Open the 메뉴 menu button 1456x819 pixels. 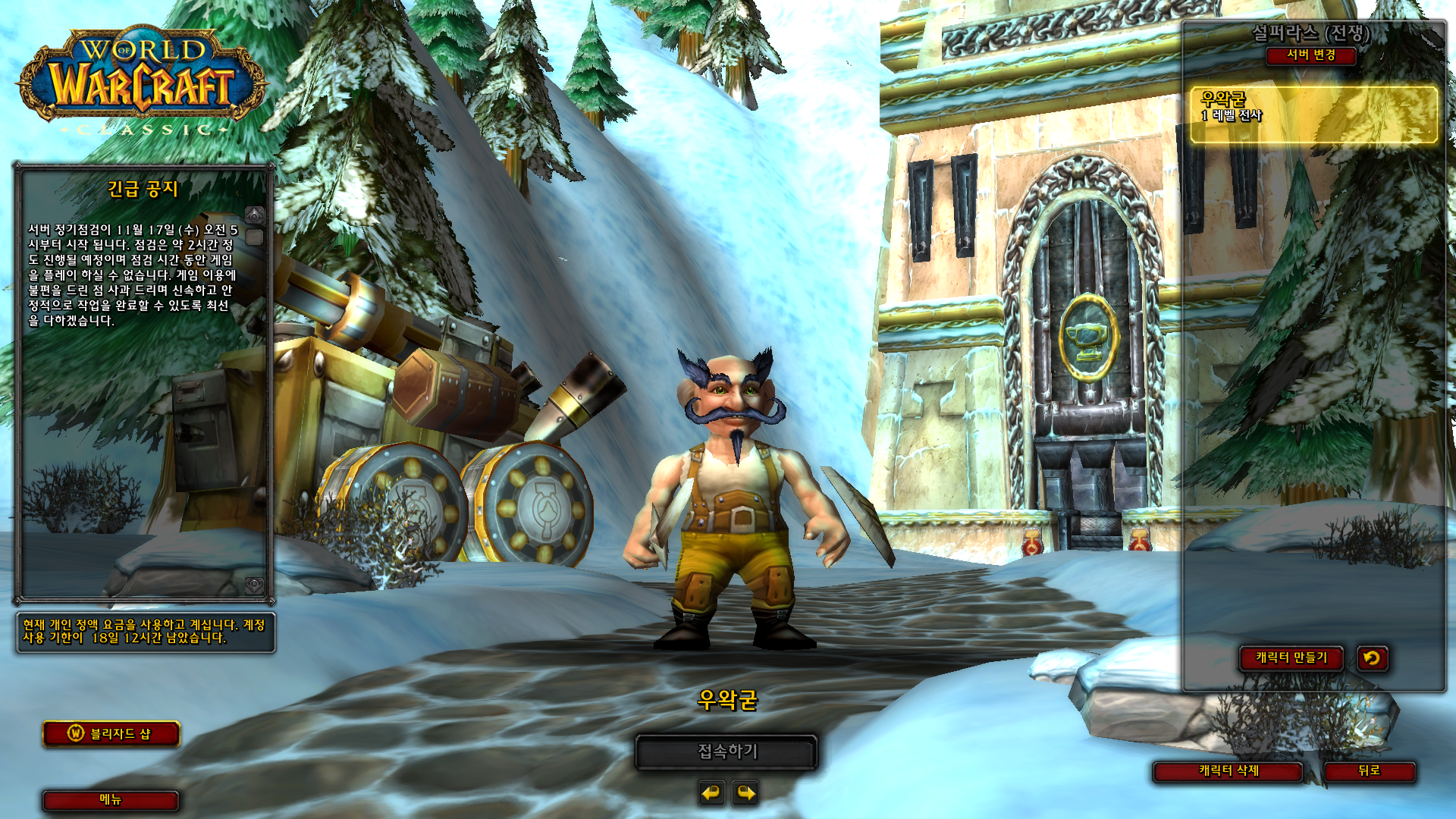tap(111, 800)
